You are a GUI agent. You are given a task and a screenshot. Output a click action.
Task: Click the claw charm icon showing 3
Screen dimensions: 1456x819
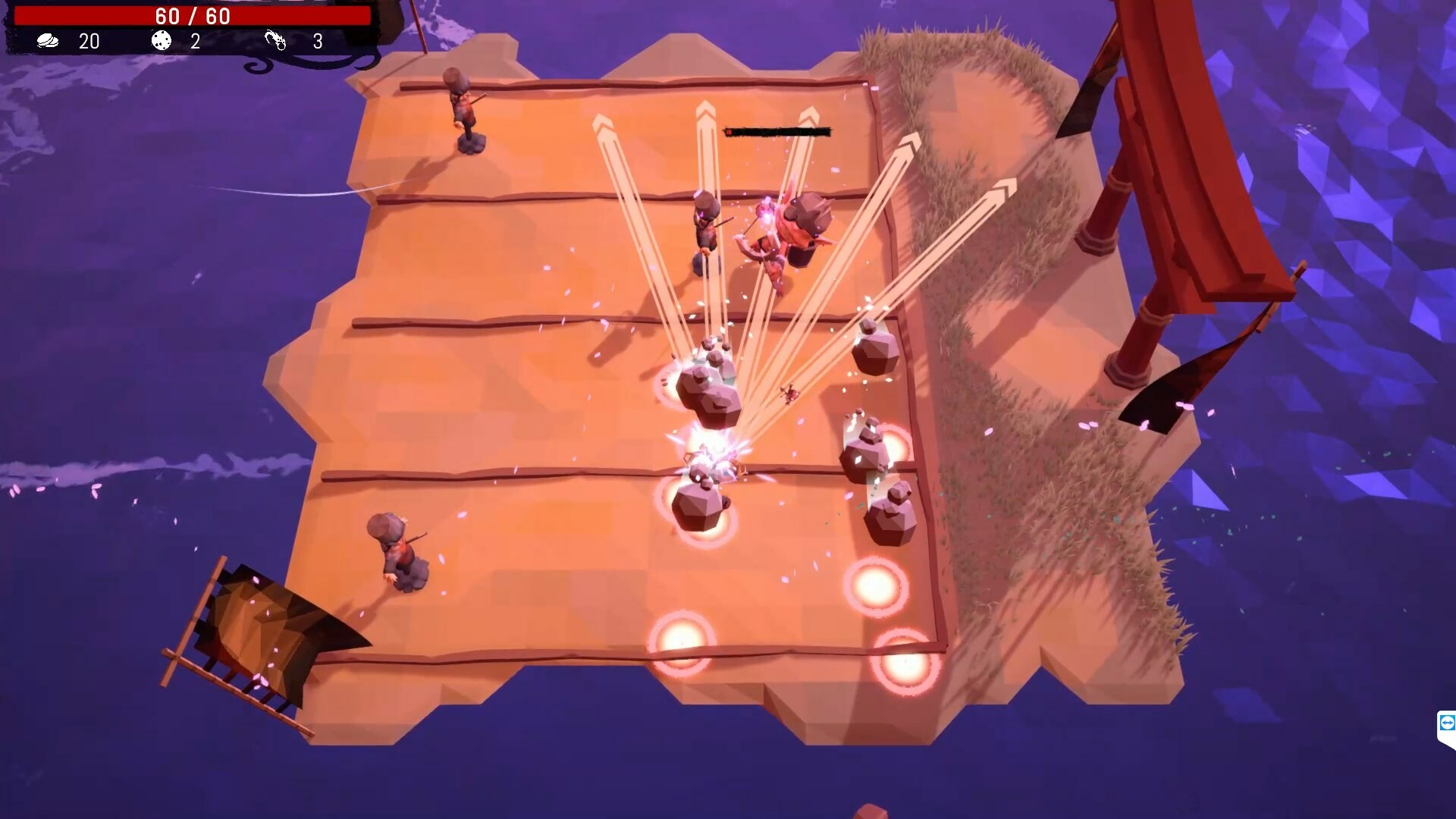pos(275,41)
